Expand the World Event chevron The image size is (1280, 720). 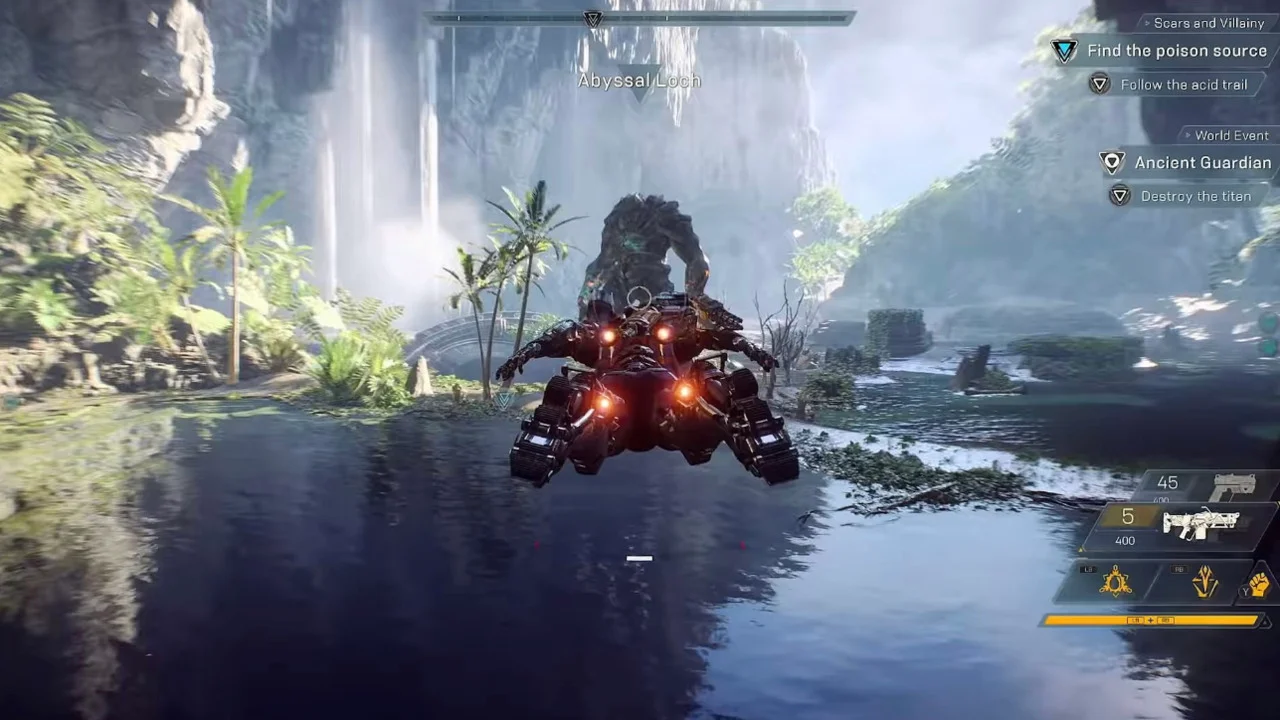click(x=1187, y=135)
